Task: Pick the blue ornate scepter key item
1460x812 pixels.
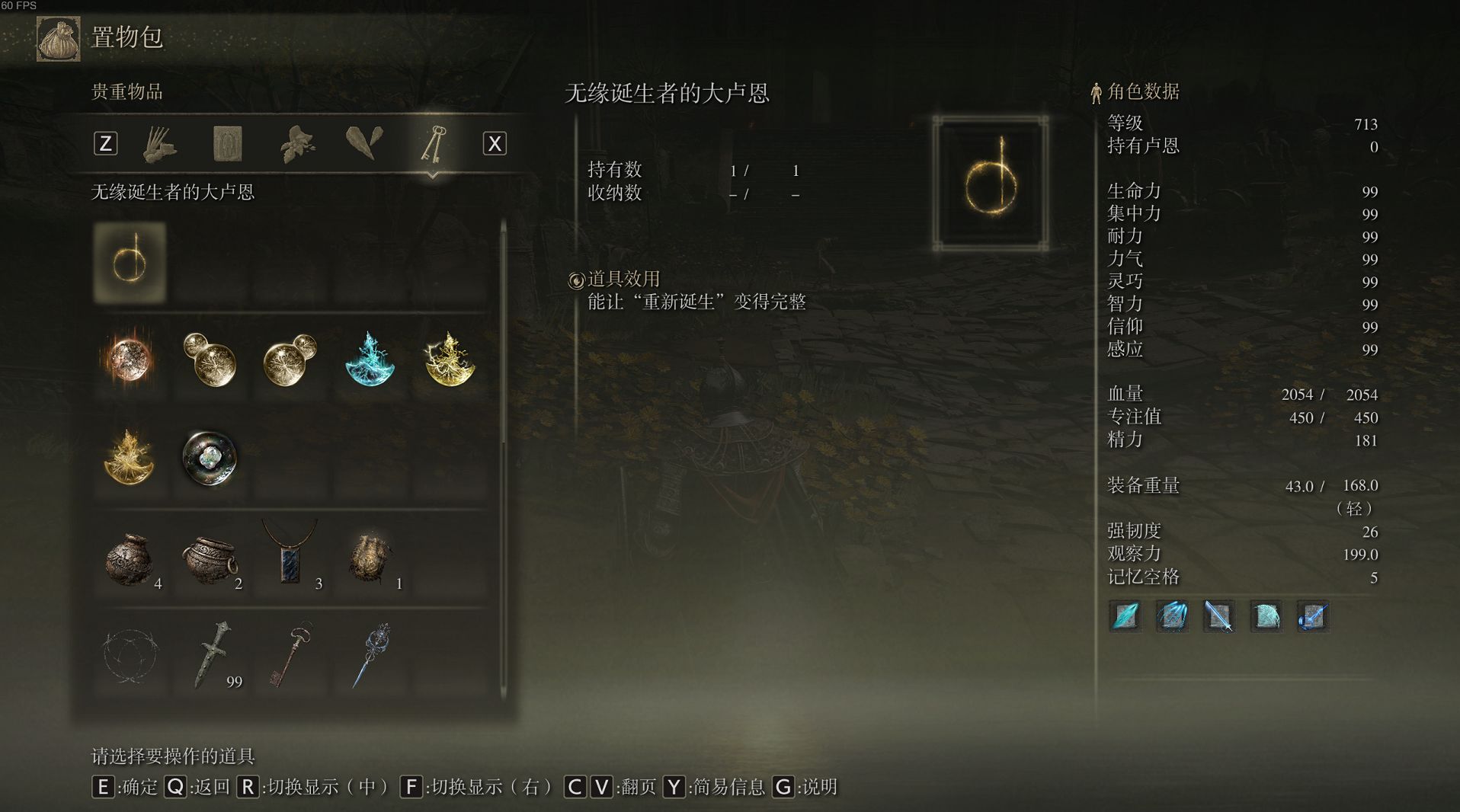Action: click(x=371, y=655)
